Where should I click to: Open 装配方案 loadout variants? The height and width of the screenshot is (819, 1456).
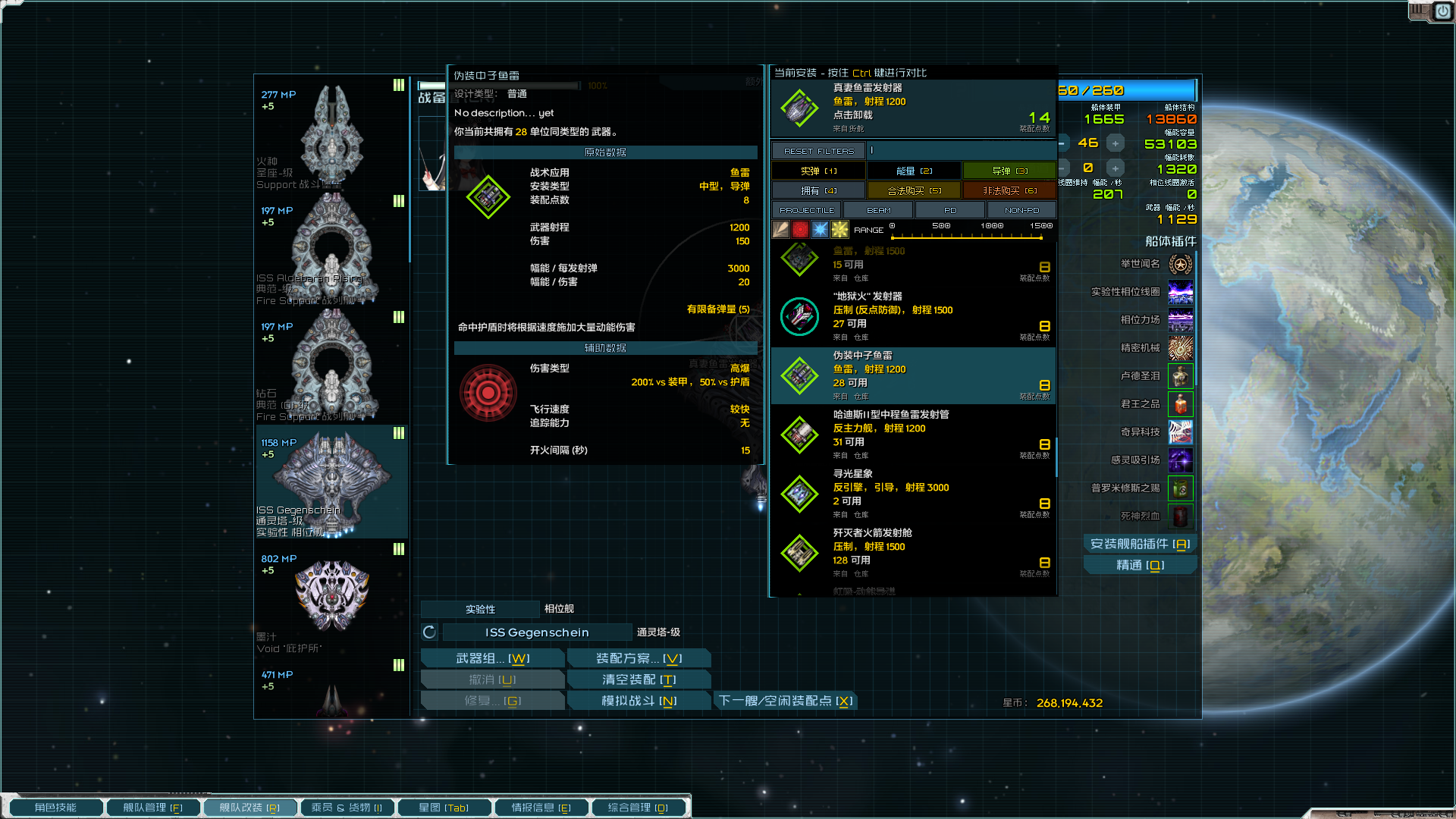(x=639, y=658)
